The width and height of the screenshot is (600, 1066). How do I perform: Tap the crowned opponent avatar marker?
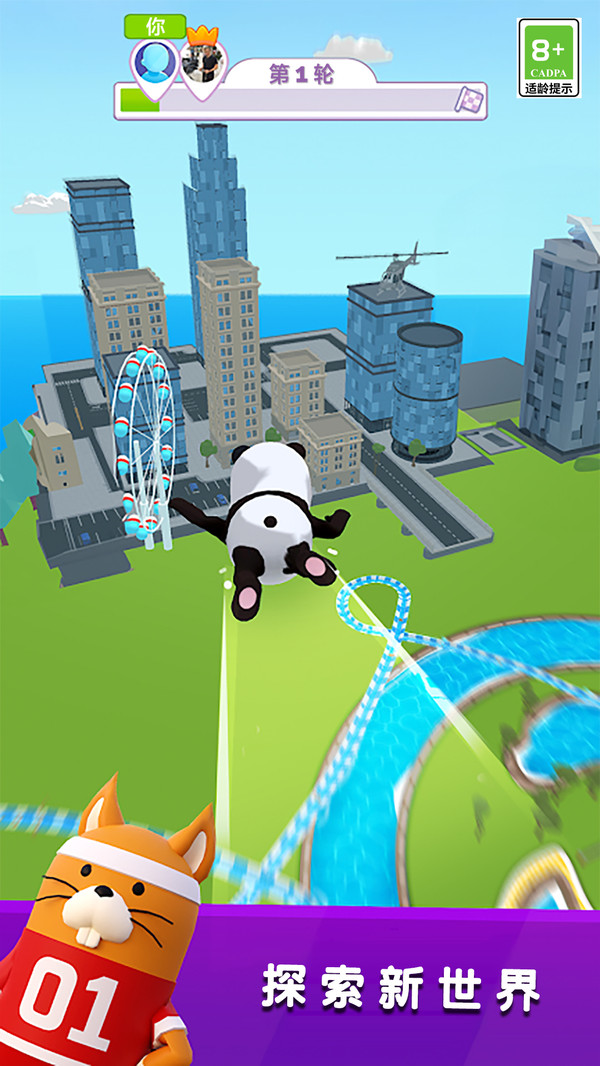(x=203, y=65)
